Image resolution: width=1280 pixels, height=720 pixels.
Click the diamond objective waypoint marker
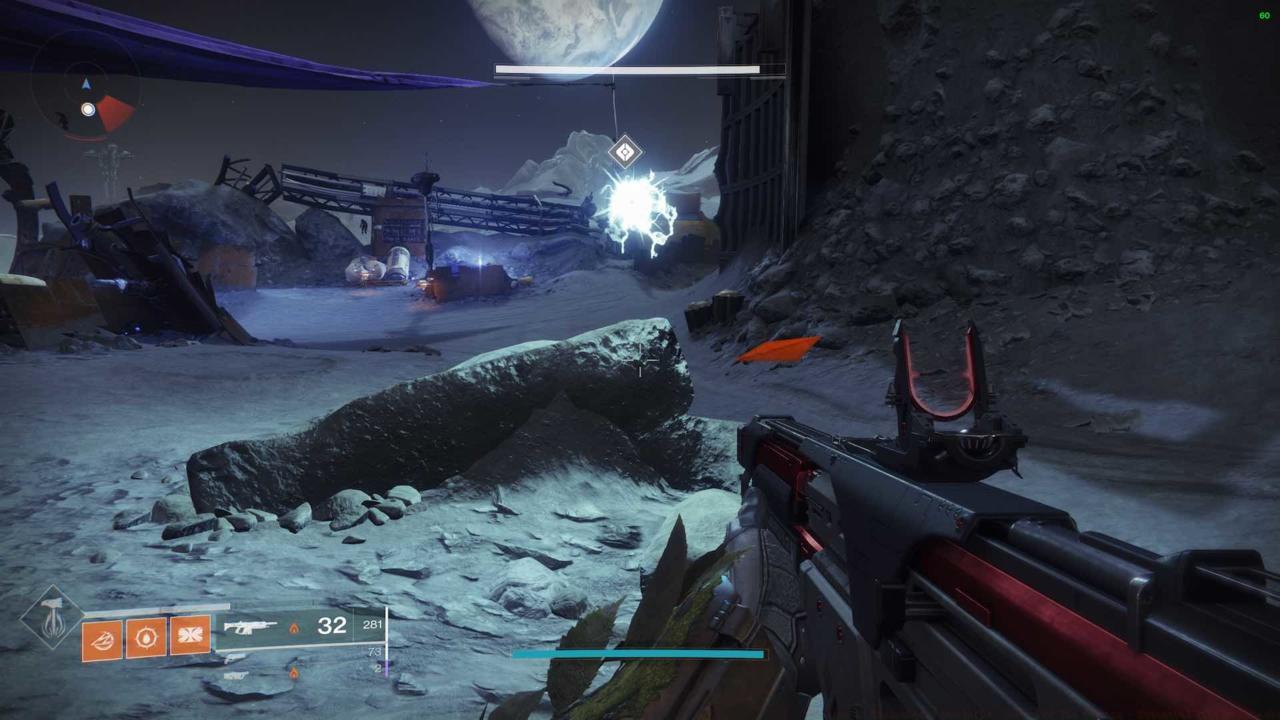pyautogui.click(x=625, y=152)
